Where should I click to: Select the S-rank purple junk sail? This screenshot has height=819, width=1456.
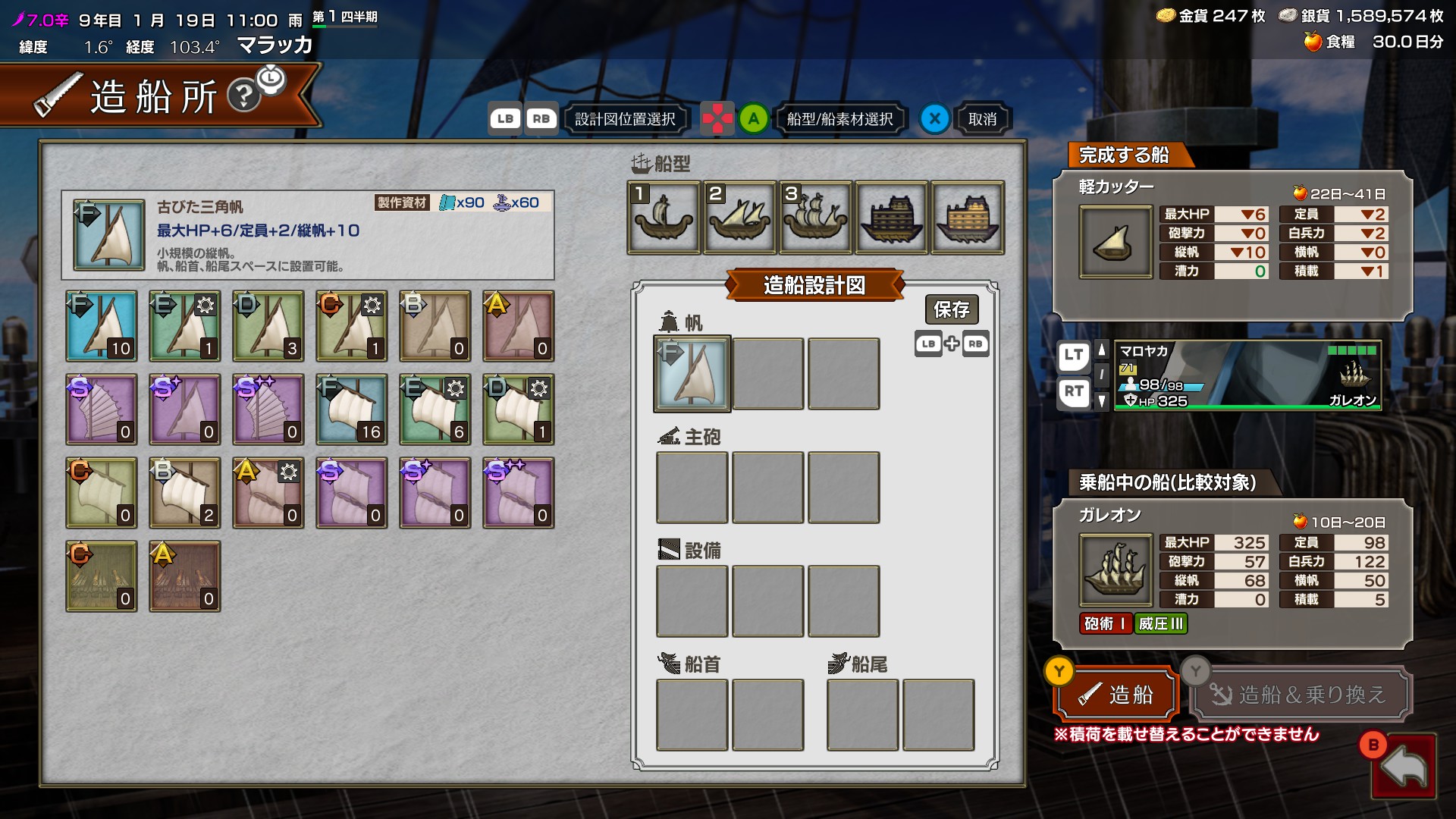pos(102,409)
